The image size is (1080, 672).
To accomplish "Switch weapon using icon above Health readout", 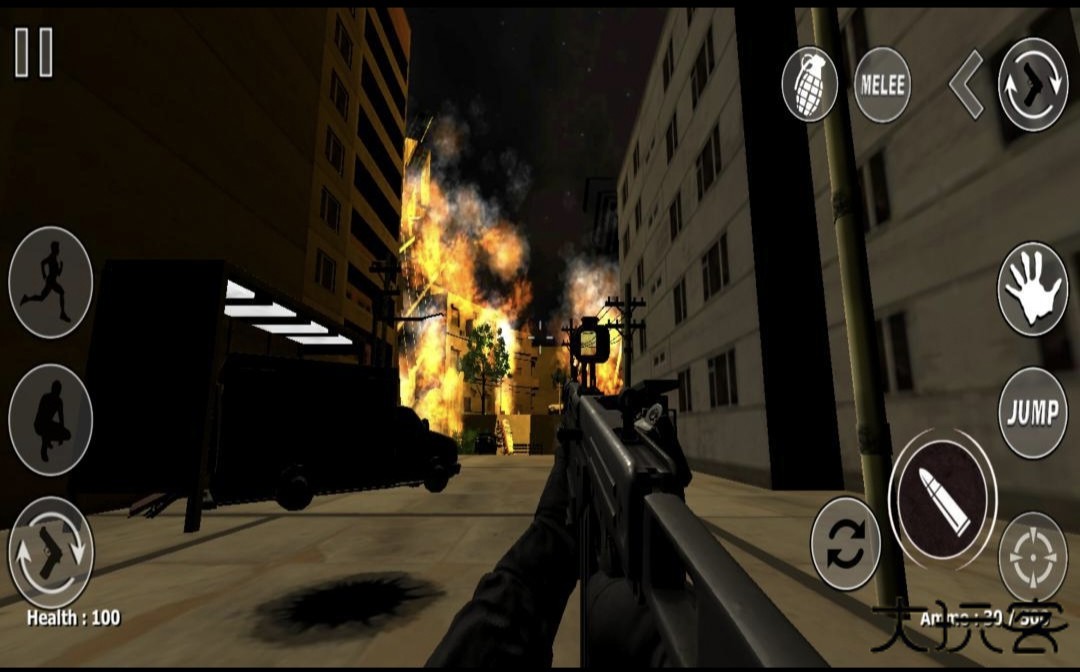I will 50,553.
